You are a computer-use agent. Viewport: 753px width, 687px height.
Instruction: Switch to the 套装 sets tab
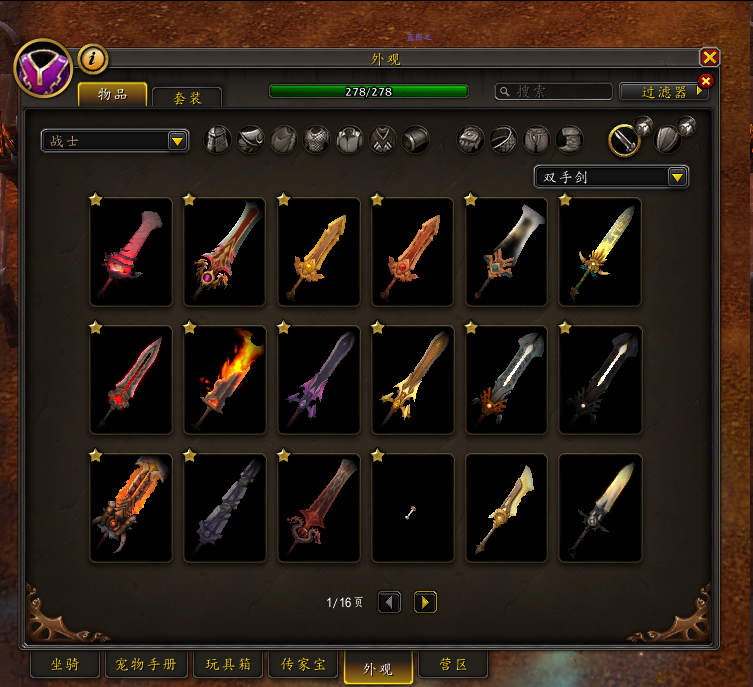tap(187, 97)
